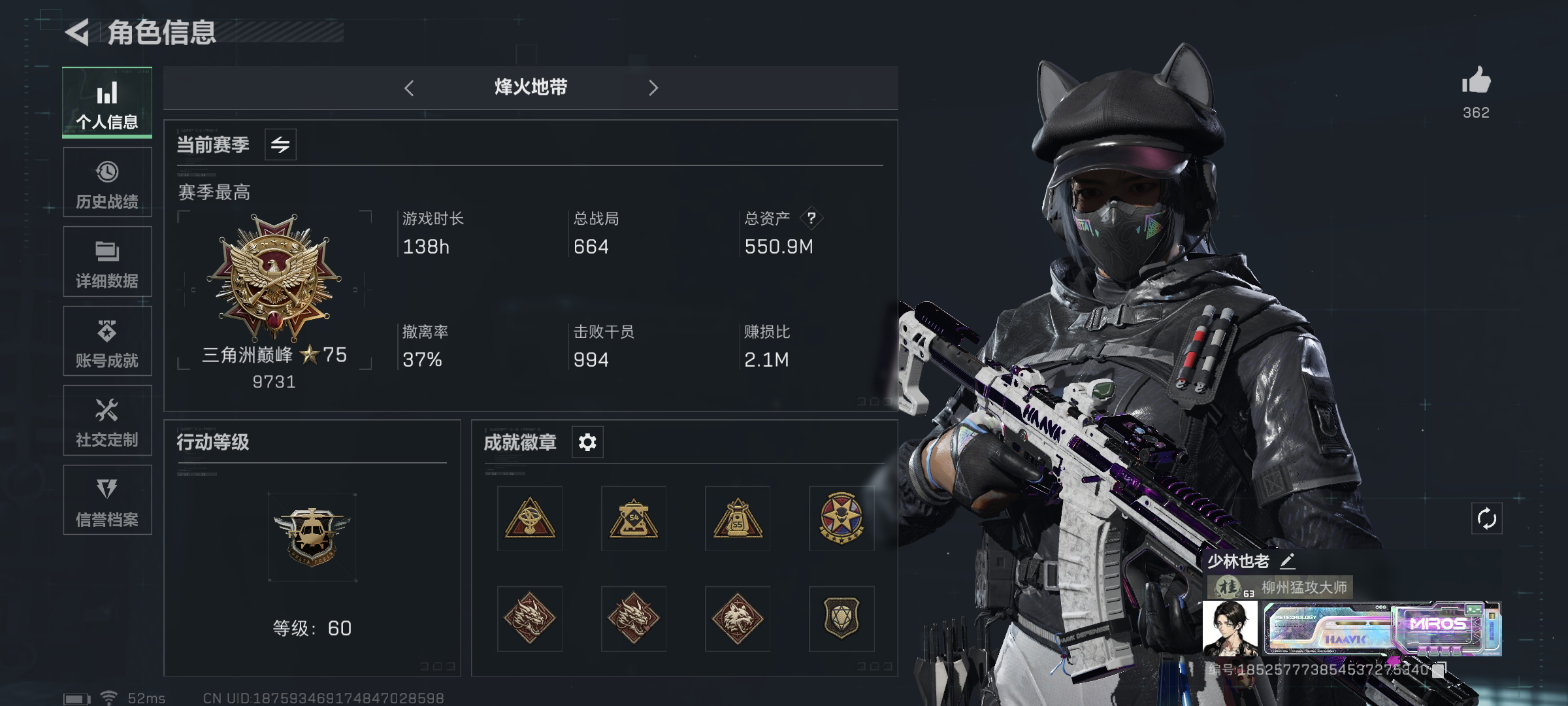Give a thumbs up to this player
The width and height of the screenshot is (1568, 706).
click(x=1478, y=80)
